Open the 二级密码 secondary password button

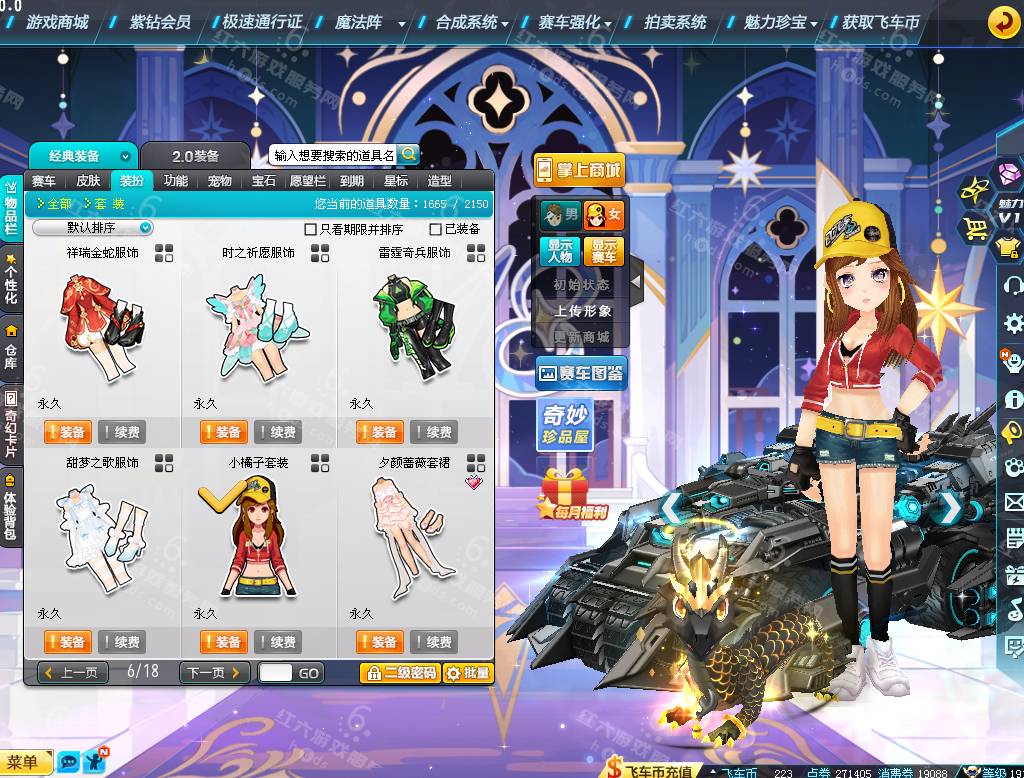pos(400,673)
